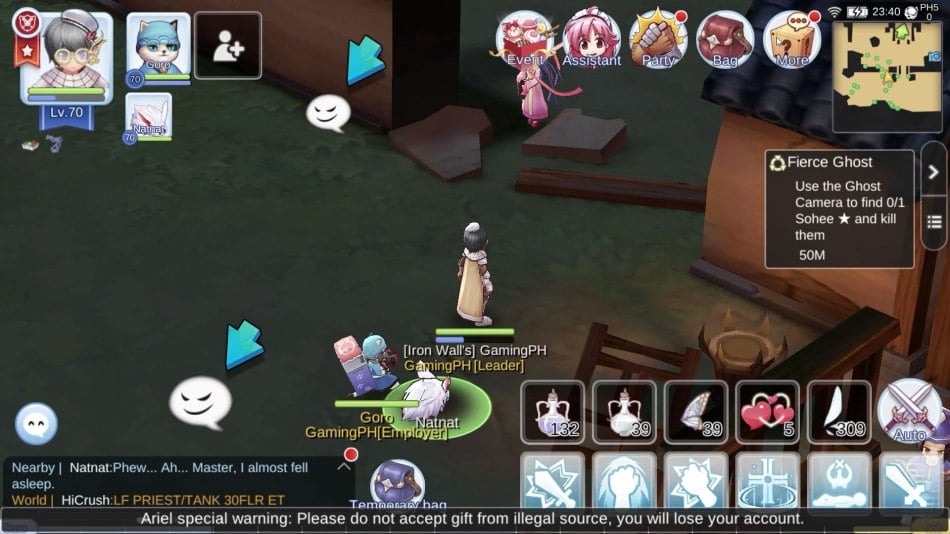Use the butterfly wing item slot
Viewport: 950px width, 534px height.
696,411
